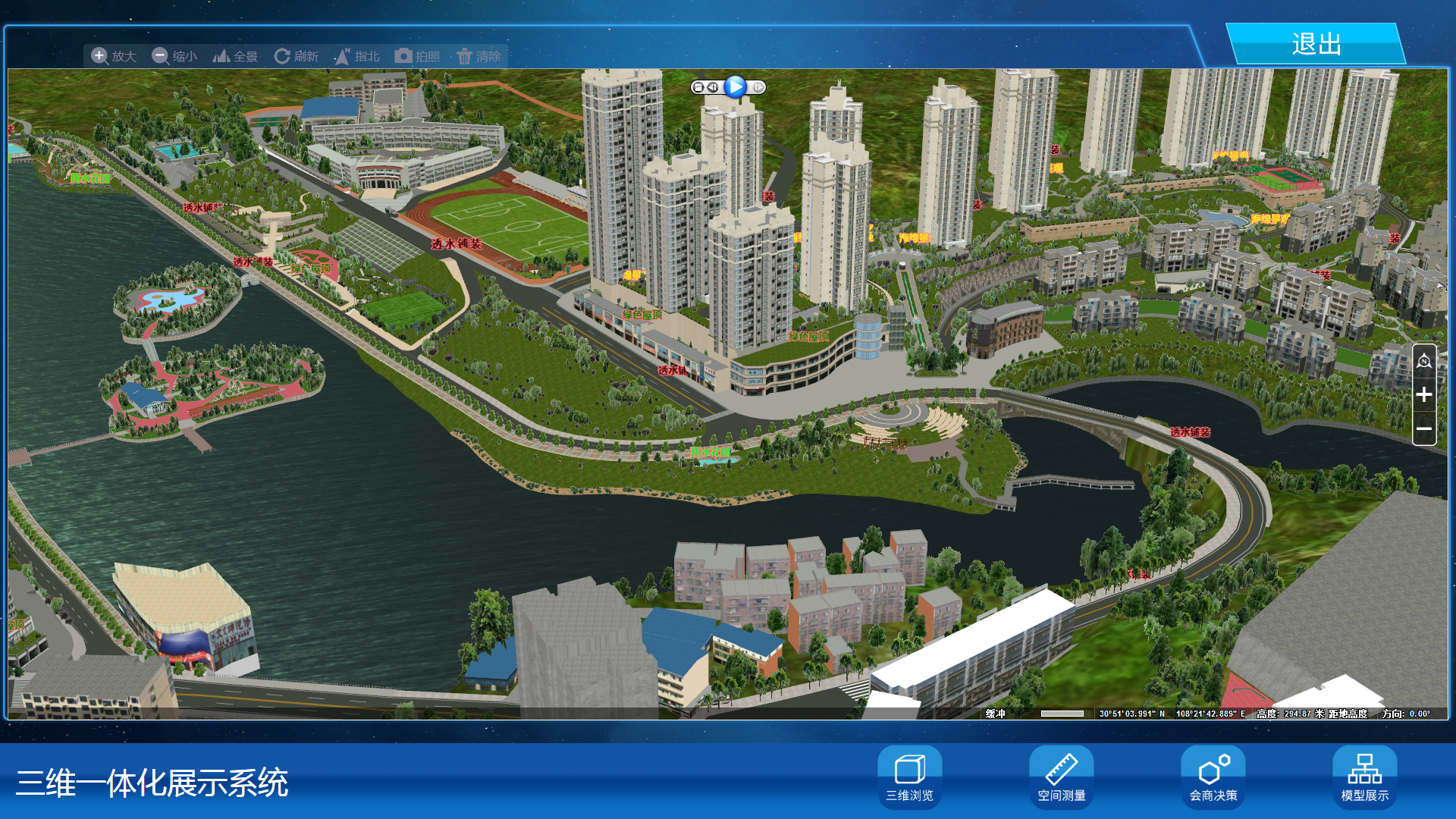Click the 缩小 zoom-out toolbar button
Viewport: 1456px width, 819px height.
click(174, 56)
